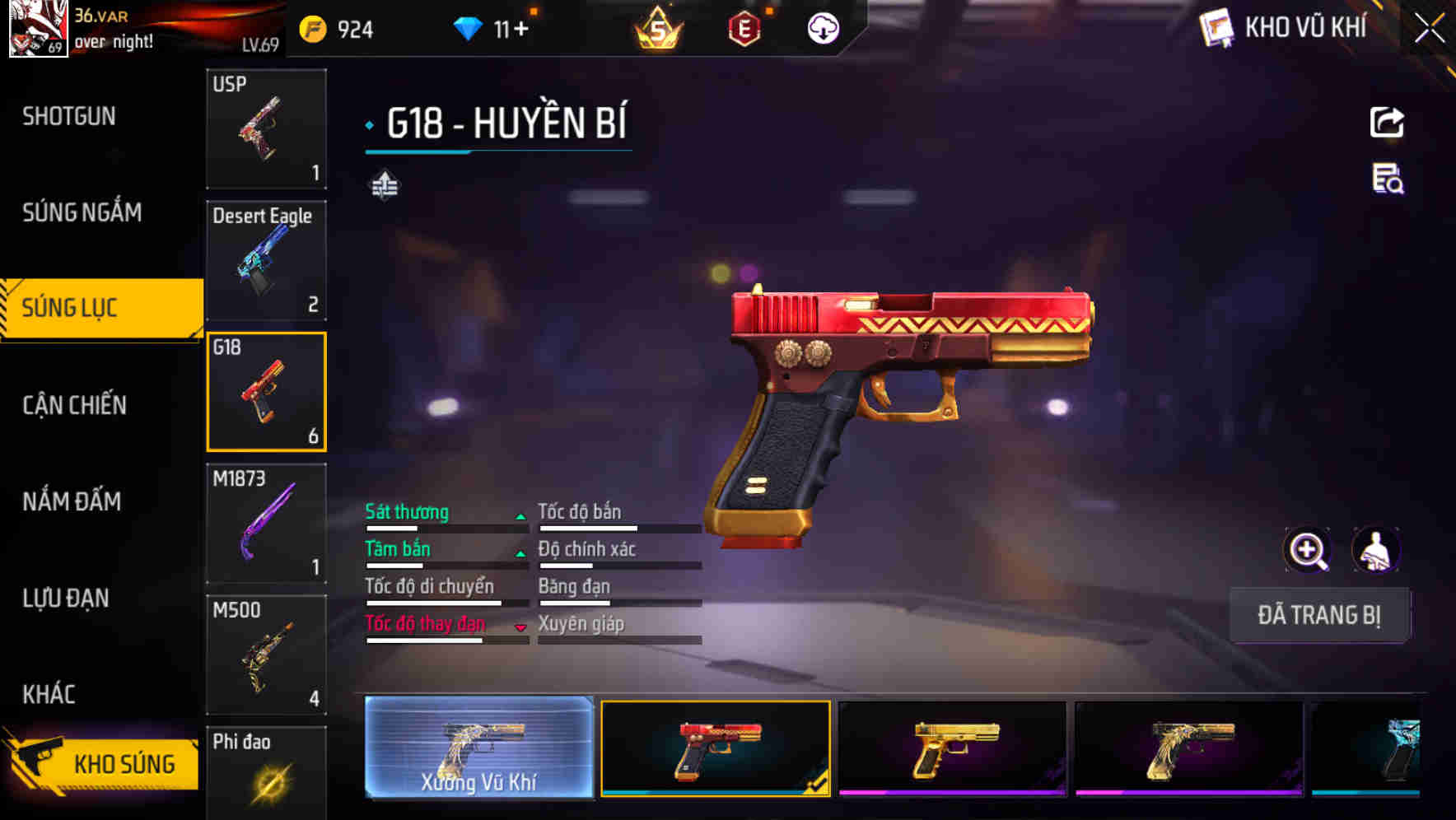Click the ĐÃ TRANG BỊ button
1456x820 pixels.
click(x=1319, y=615)
